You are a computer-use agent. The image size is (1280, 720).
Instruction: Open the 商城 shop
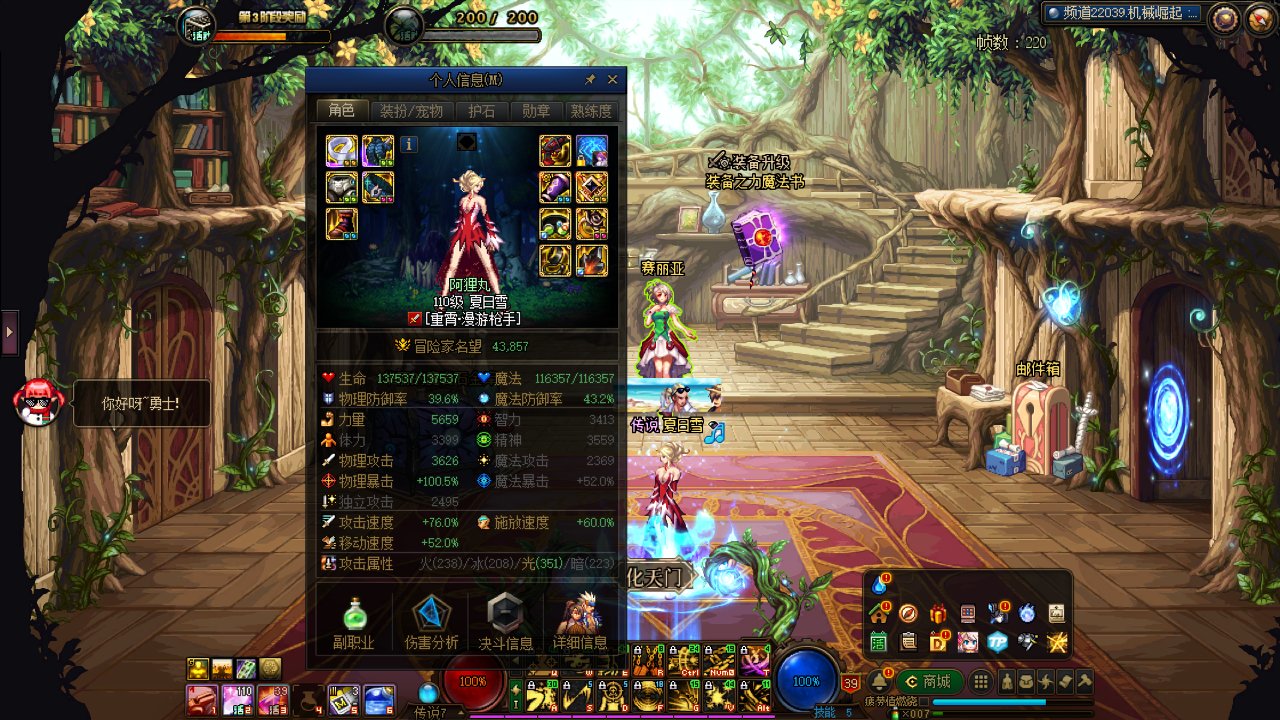pos(929,682)
